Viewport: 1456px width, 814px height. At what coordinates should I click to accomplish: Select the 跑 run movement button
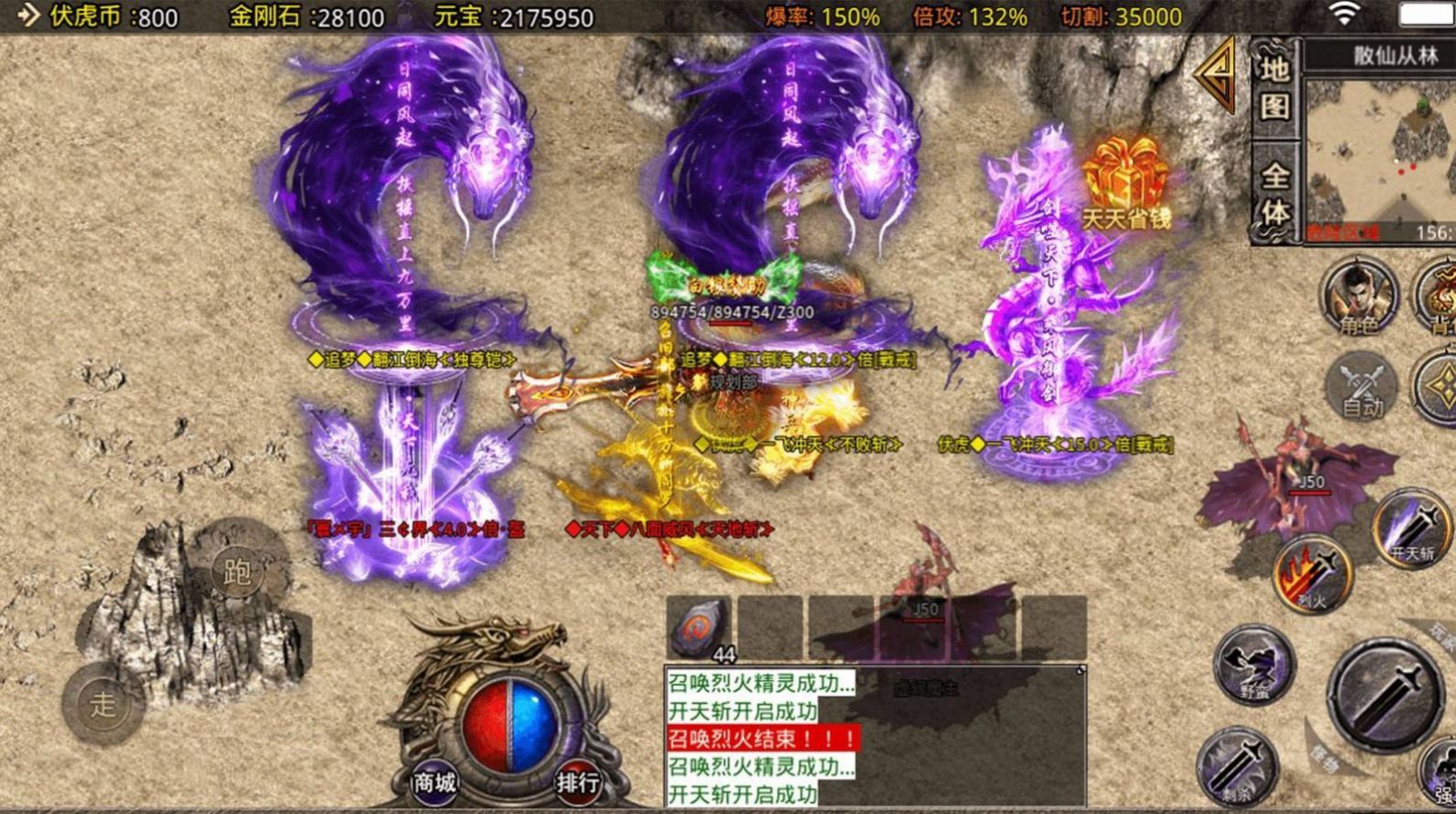tap(237, 572)
